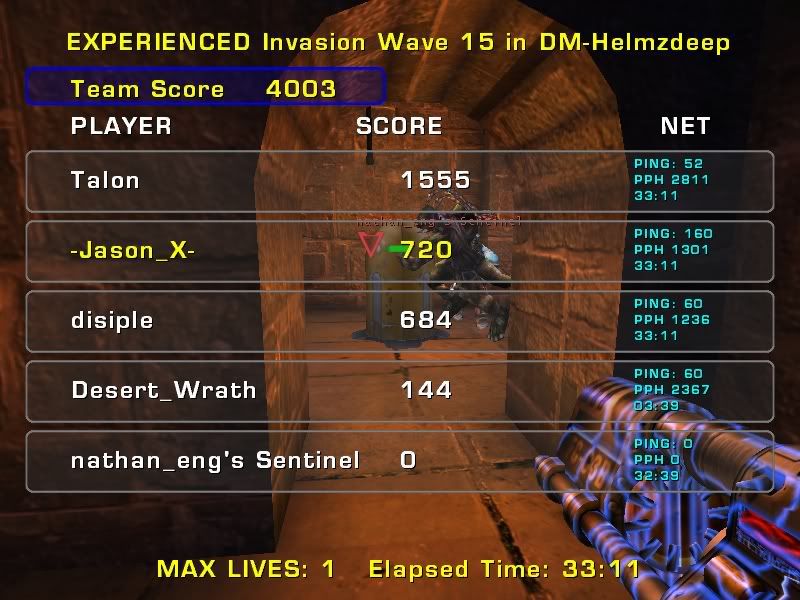The height and width of the screenshot is (600, 800).
Task: Select Talon's scoreboard row
Action: [400, 181]
